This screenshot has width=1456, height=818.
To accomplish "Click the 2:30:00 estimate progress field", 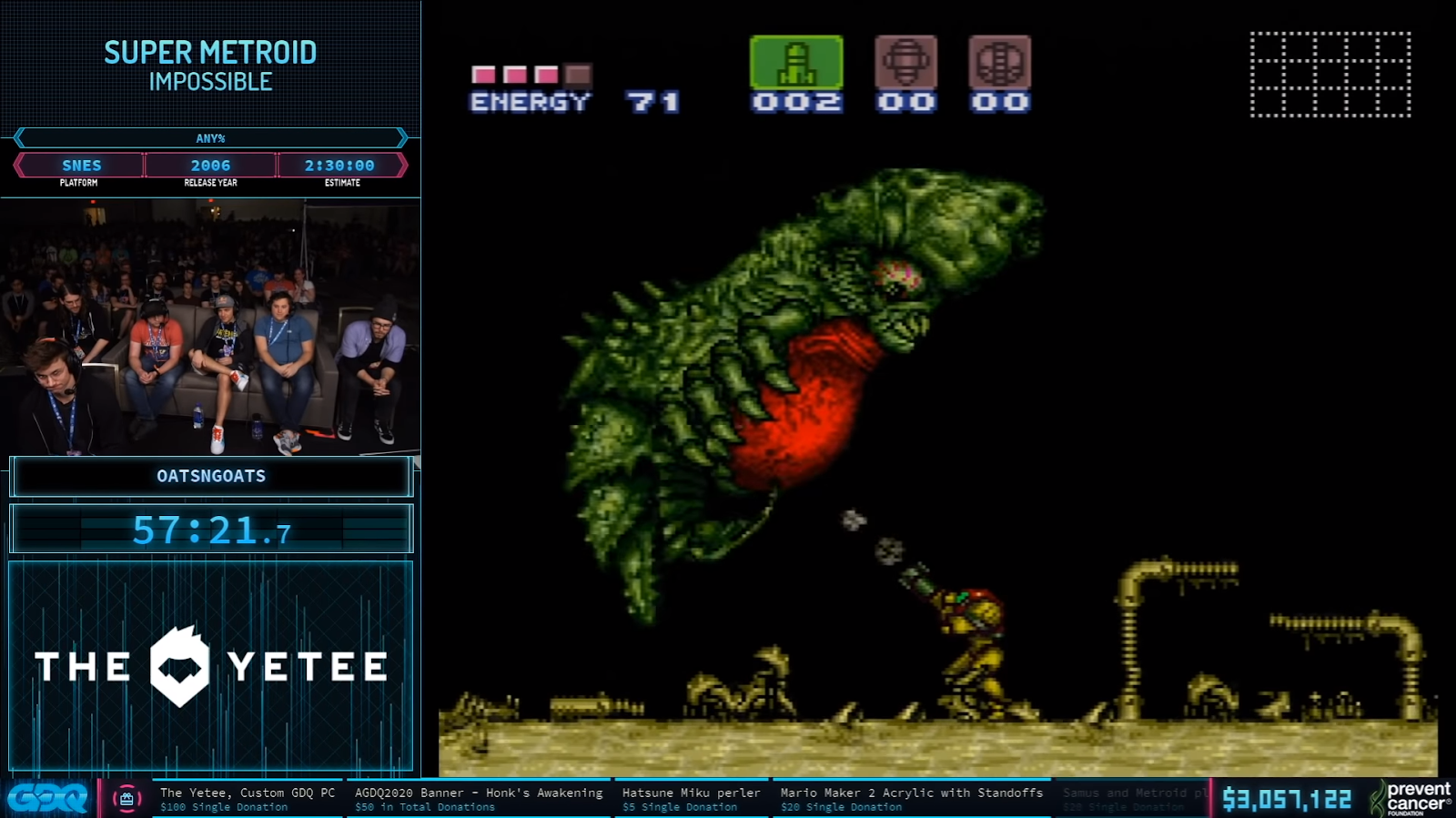I will coord(341,166).
